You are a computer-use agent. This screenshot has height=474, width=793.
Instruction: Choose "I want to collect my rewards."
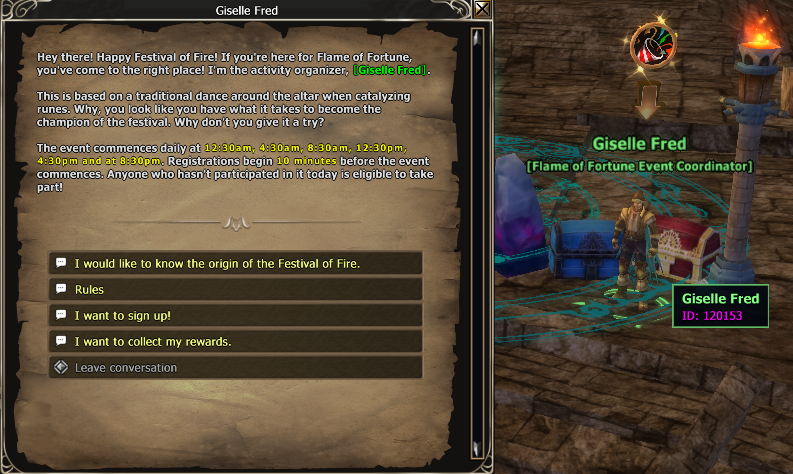[x=235, y=341]
